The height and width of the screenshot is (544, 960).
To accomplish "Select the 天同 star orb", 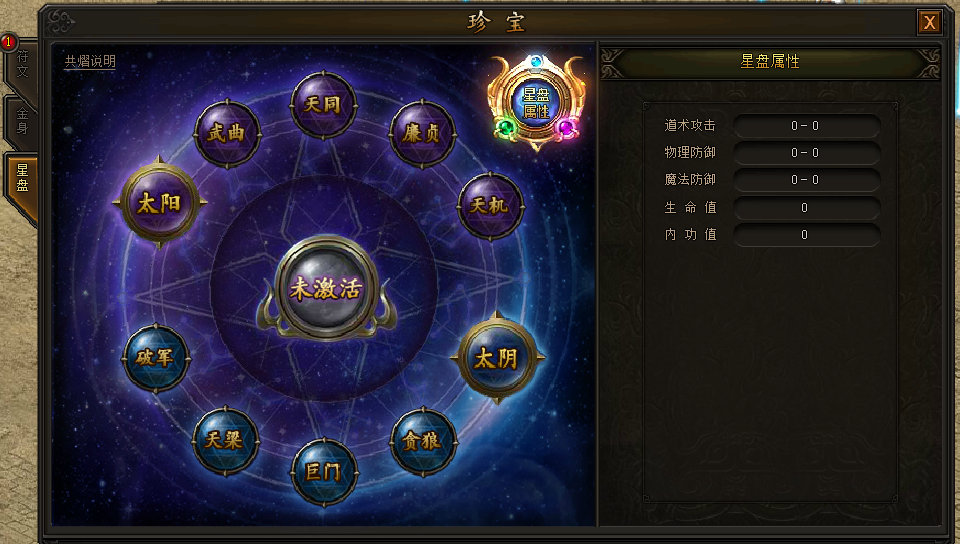I will click(323, 105).
